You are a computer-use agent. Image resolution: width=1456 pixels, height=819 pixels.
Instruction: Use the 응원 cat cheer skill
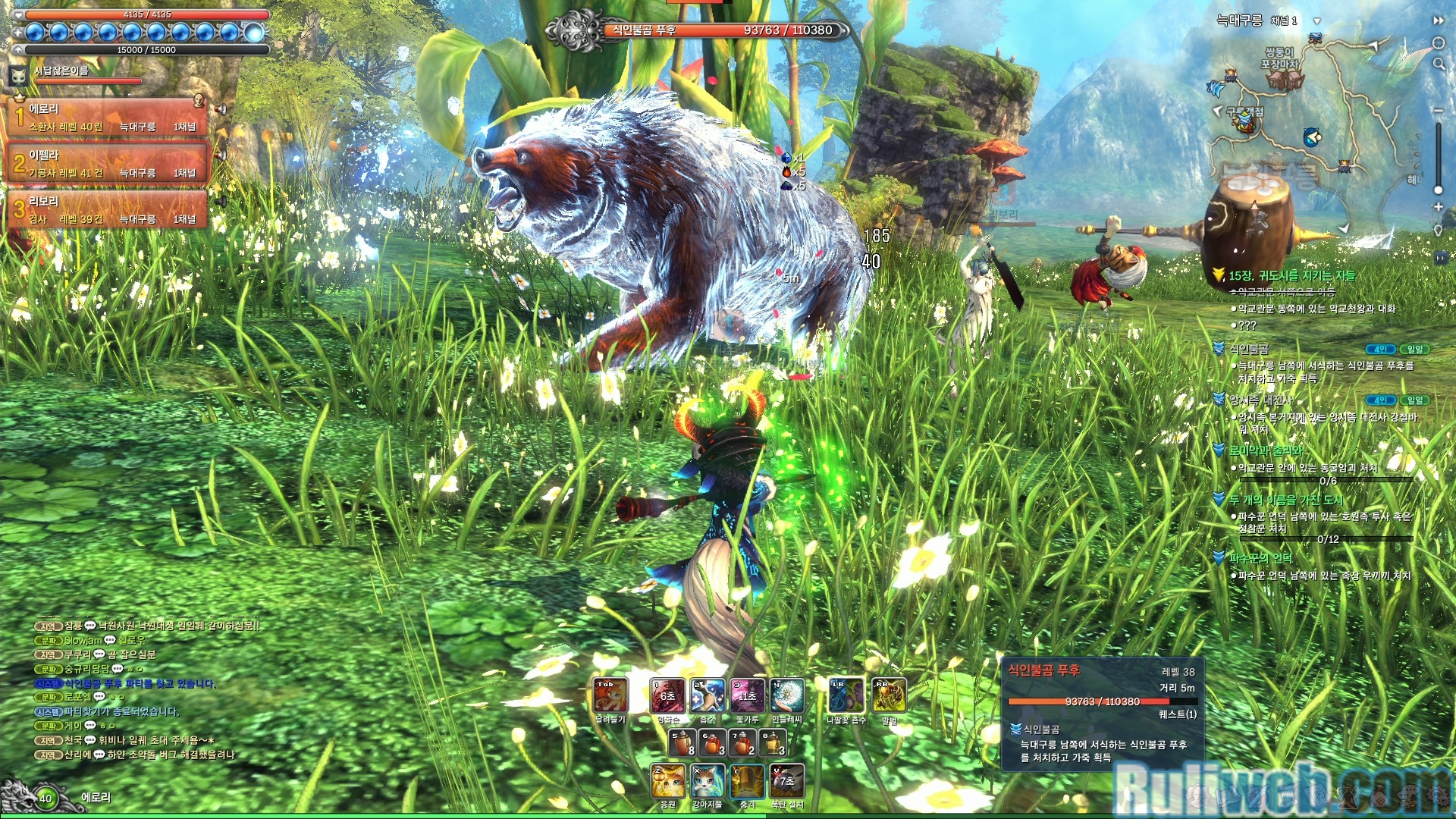click(x=668, y=781)
